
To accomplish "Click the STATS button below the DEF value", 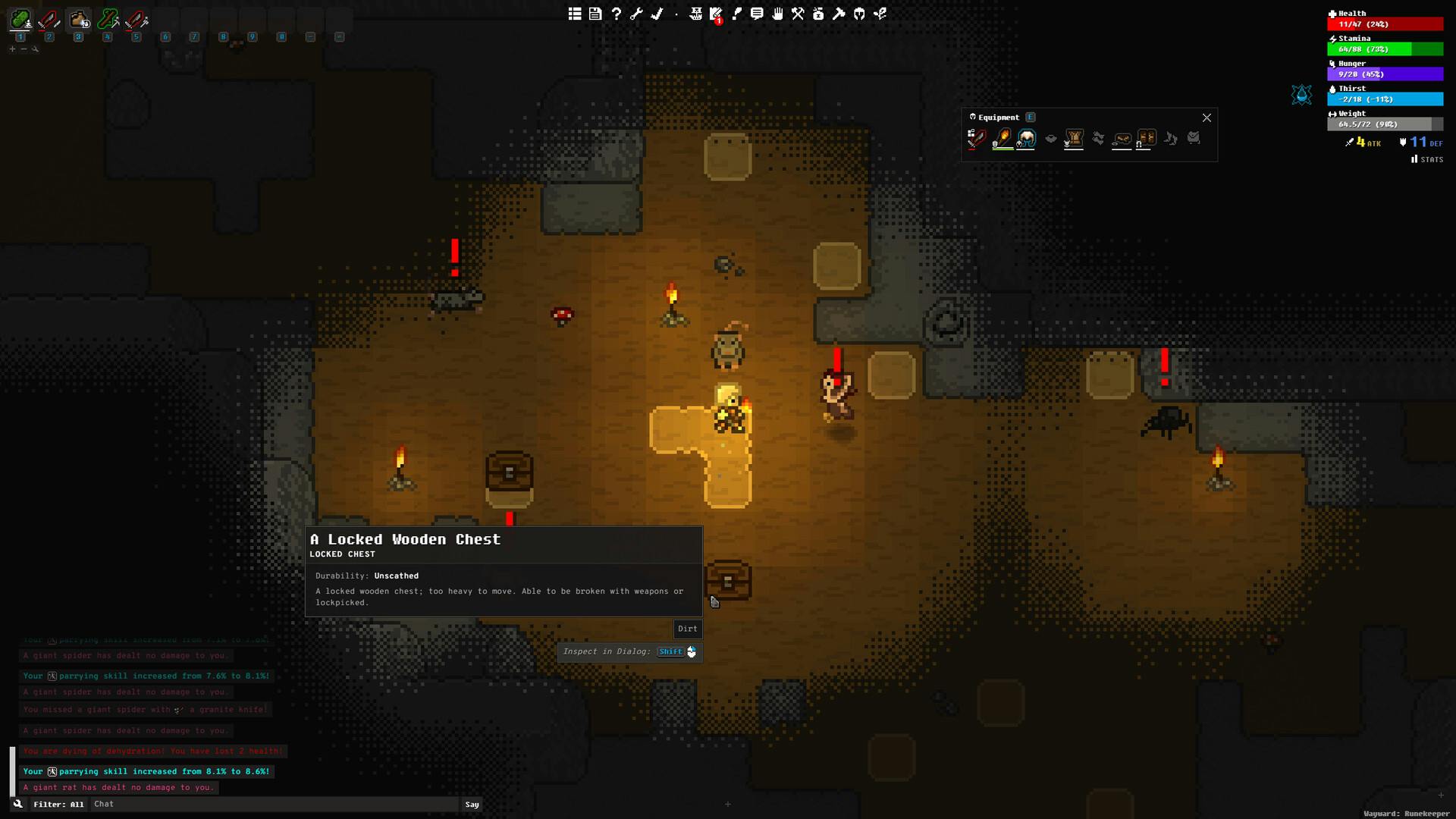I will [1426, 159].
